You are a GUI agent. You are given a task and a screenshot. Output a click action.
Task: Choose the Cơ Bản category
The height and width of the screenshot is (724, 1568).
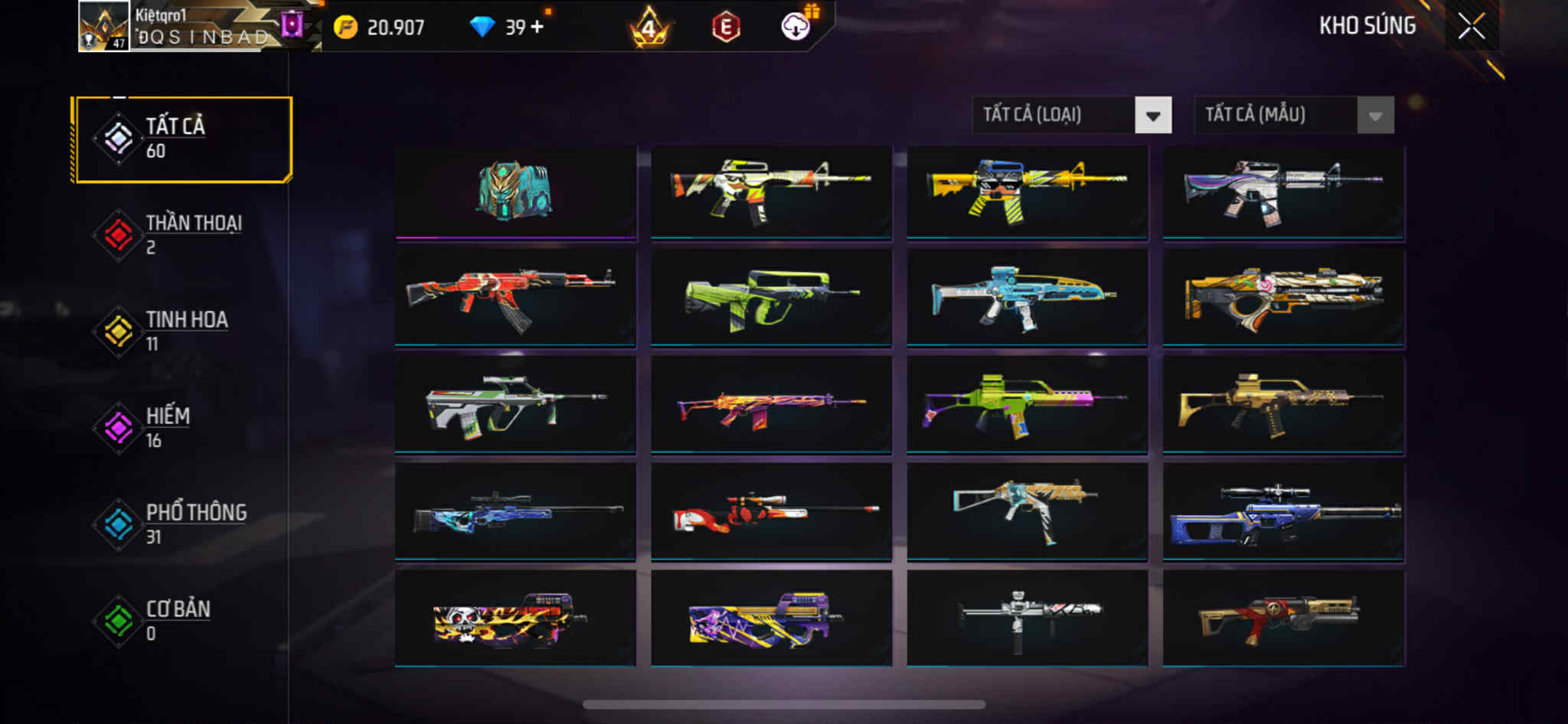pos(182,621)
